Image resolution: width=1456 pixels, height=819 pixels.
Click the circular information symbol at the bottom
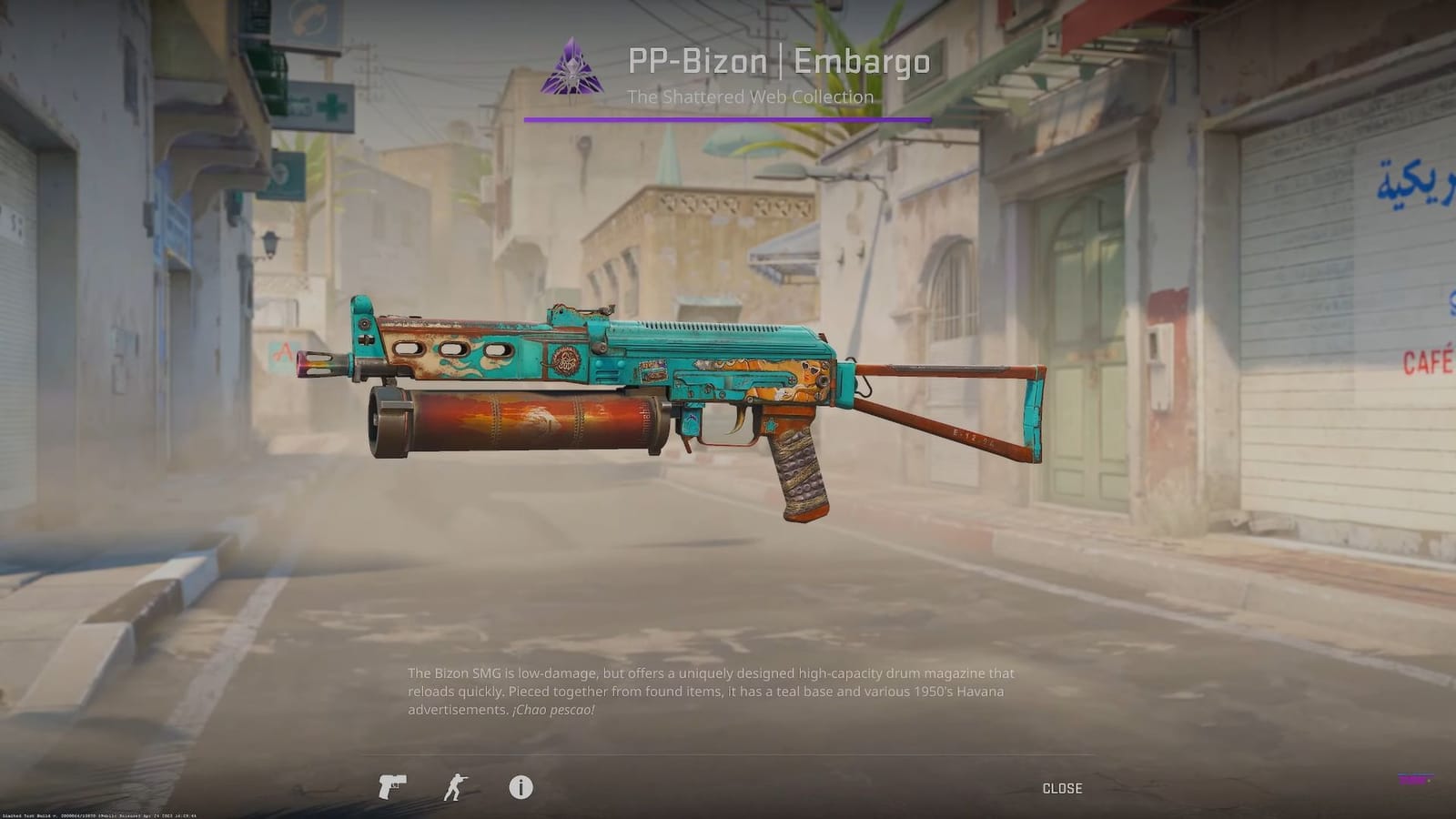[521, 788]
